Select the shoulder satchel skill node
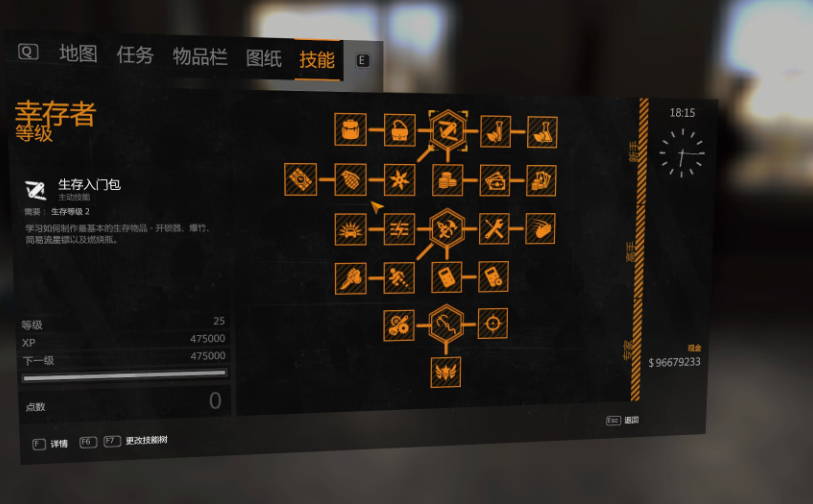The height and width of the screenshot is (504, 813). (x=398, y=129)
